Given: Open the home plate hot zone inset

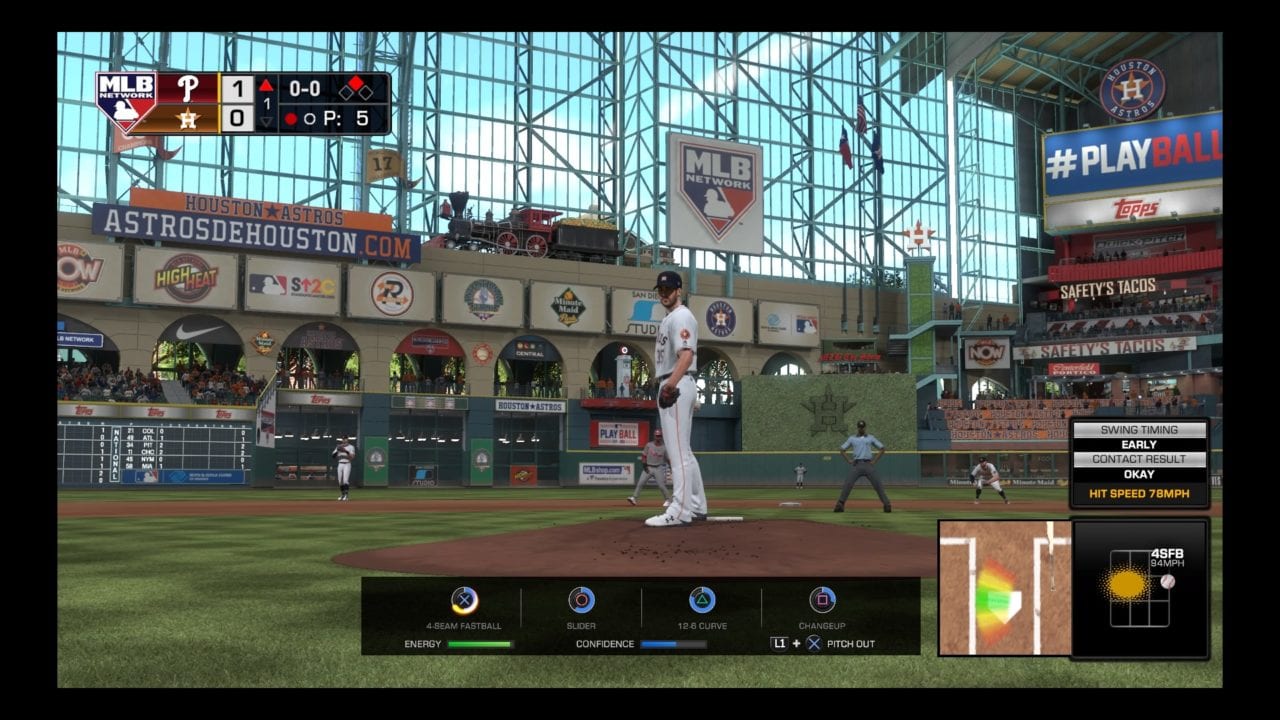Looking at the screenshot, I should point(1003,588).
